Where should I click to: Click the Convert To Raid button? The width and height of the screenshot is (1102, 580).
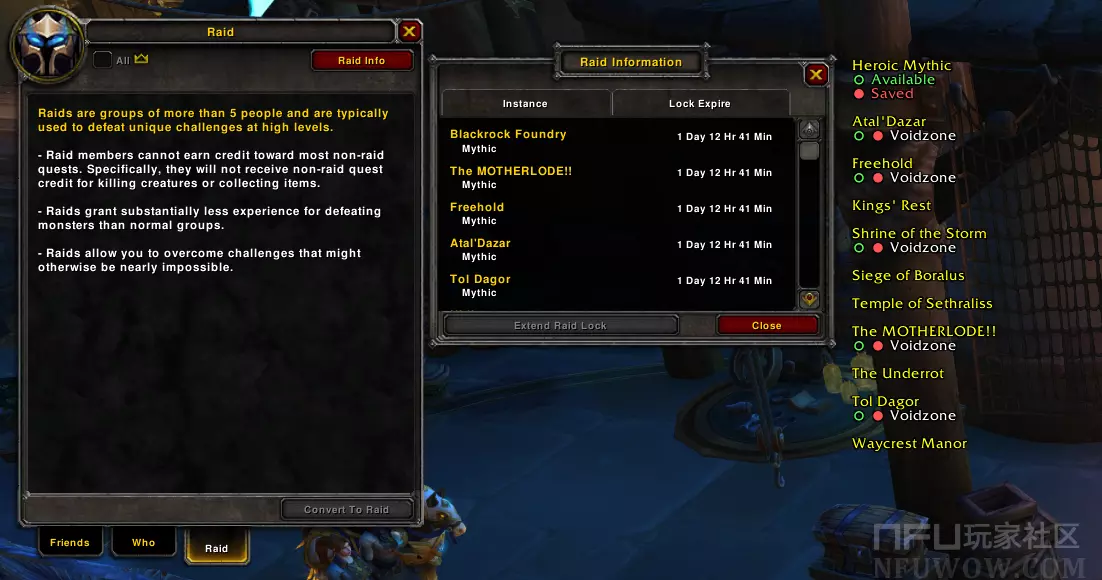tap(346, 509)
